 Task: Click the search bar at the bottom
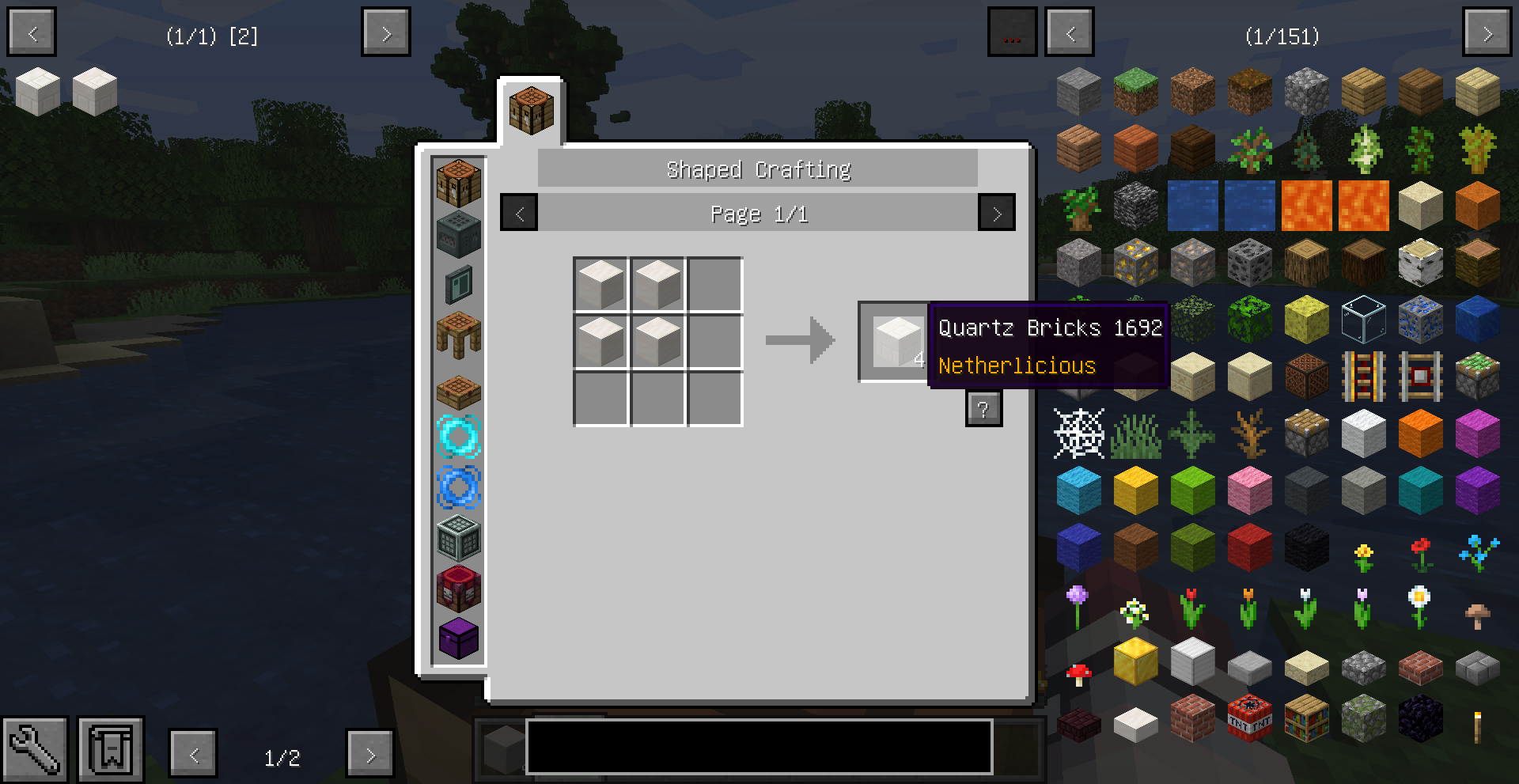coord(759,748)
